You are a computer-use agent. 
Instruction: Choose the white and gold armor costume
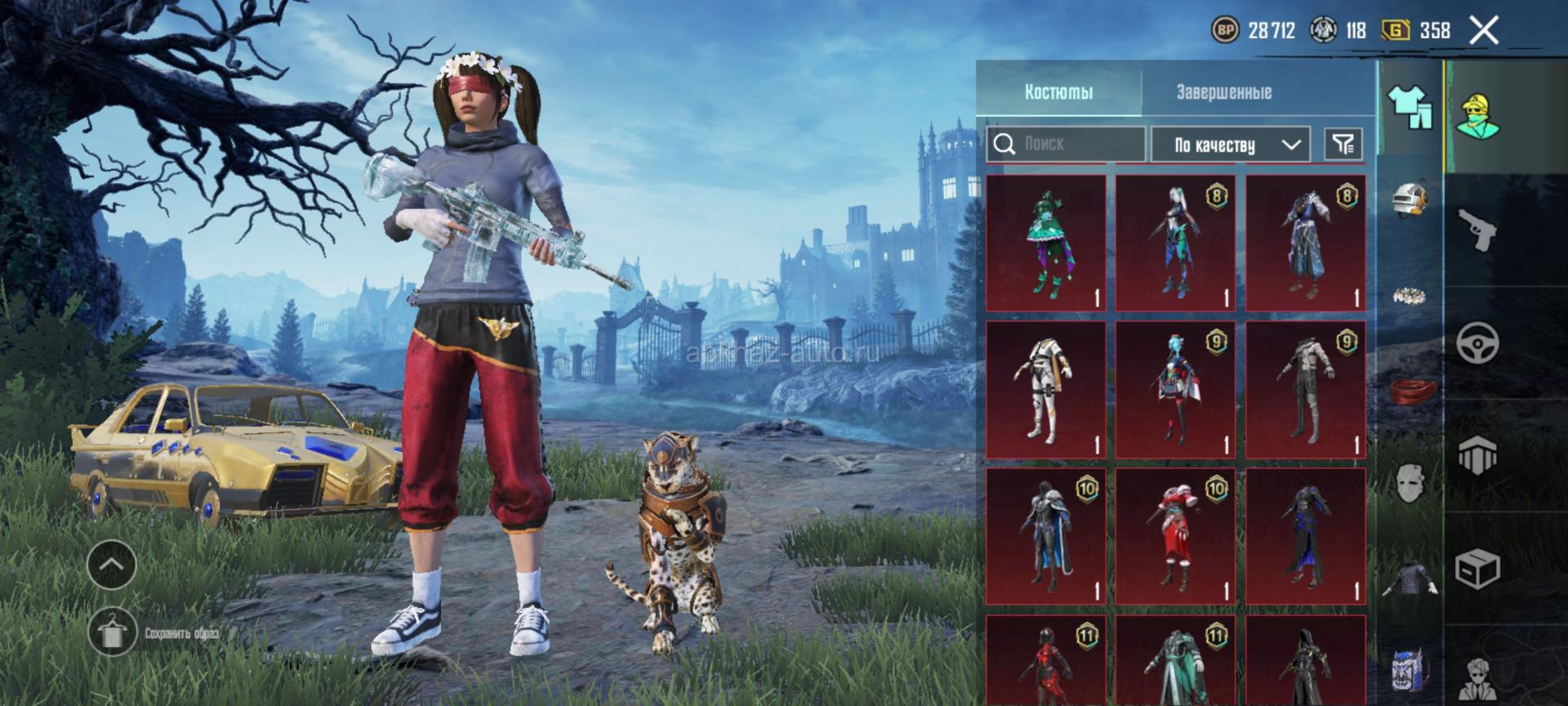(1046, 390)
